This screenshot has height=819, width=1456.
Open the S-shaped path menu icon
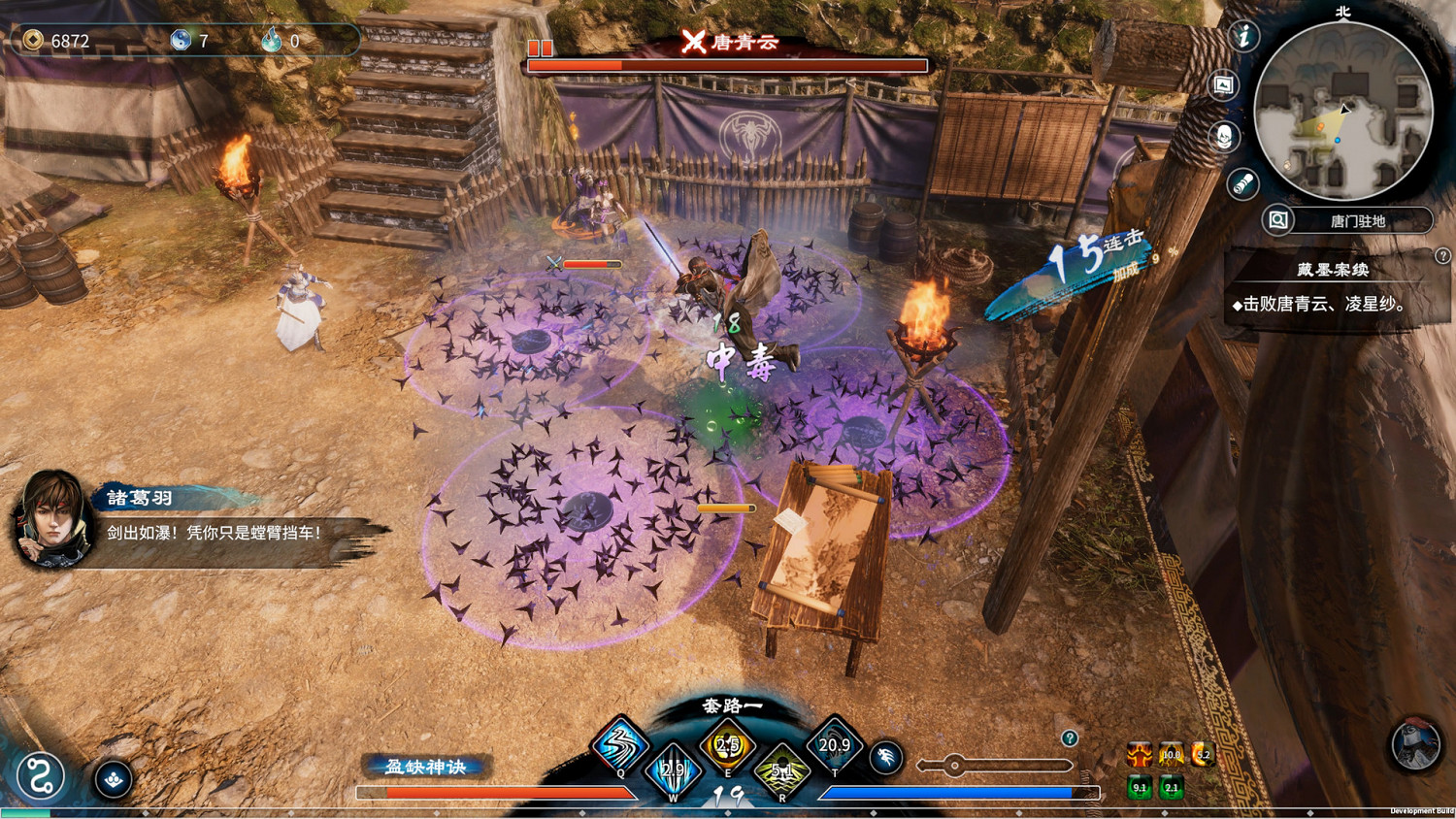coord(40,776)
